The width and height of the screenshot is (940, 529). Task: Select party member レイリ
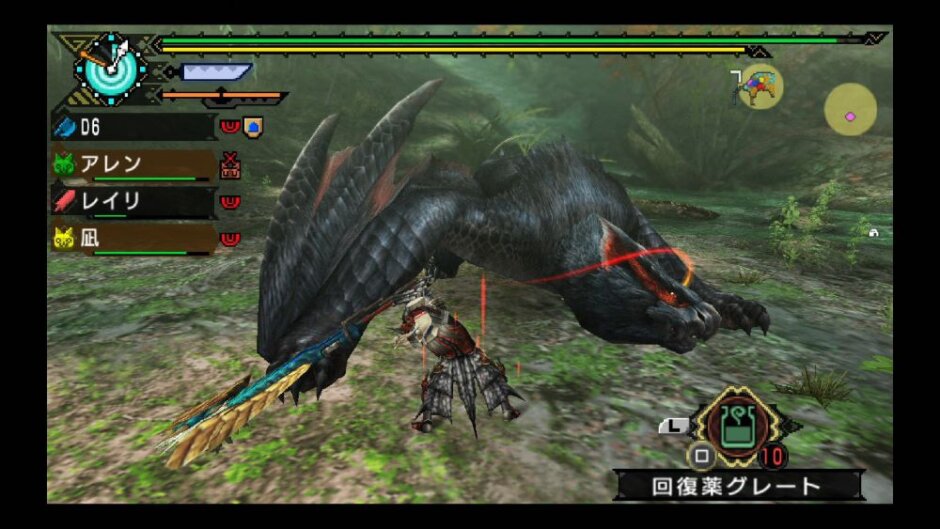click(x=132, y=201)
